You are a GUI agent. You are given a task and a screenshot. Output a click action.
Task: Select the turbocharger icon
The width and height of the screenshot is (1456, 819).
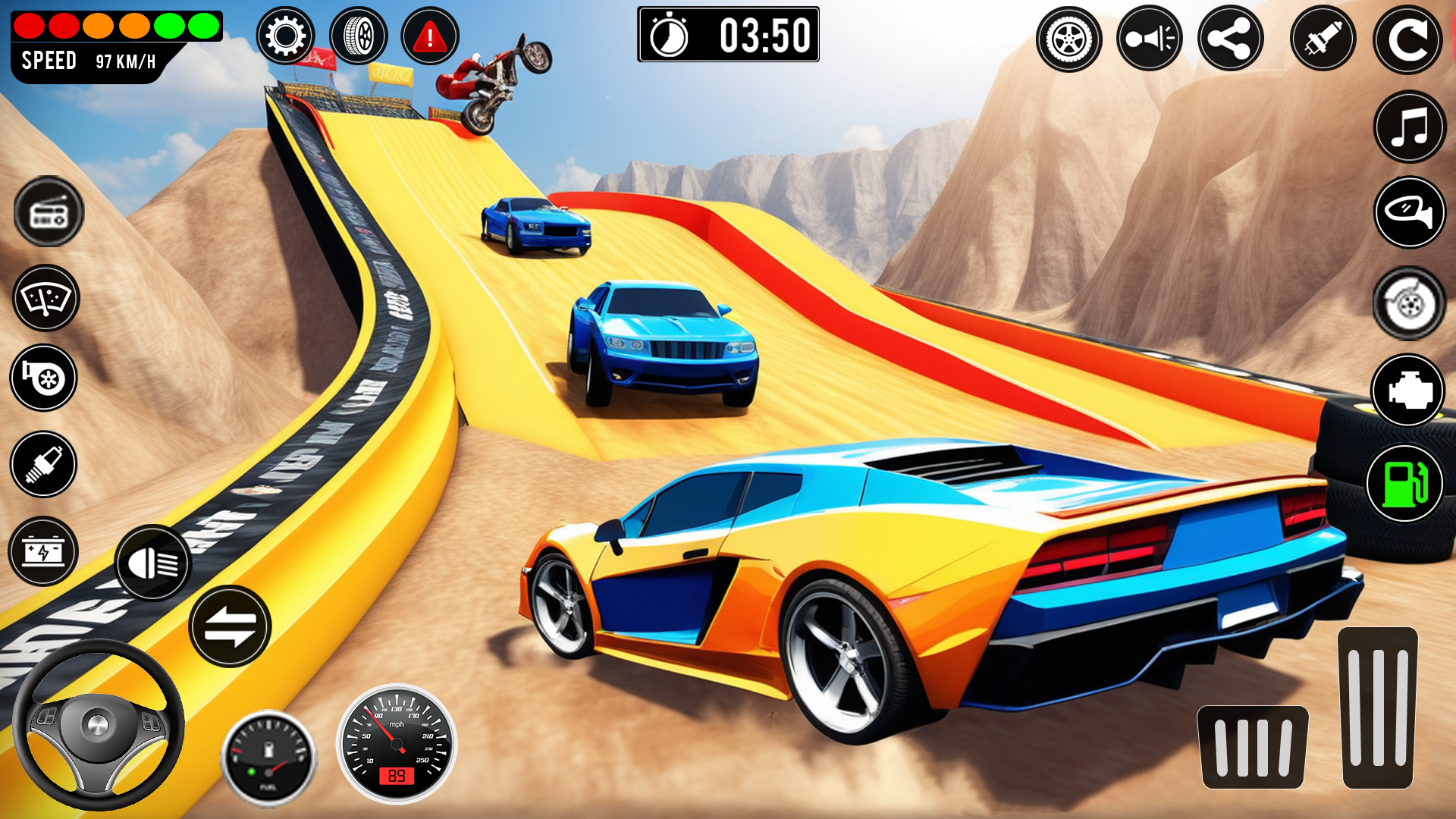[x=43, y=378]
